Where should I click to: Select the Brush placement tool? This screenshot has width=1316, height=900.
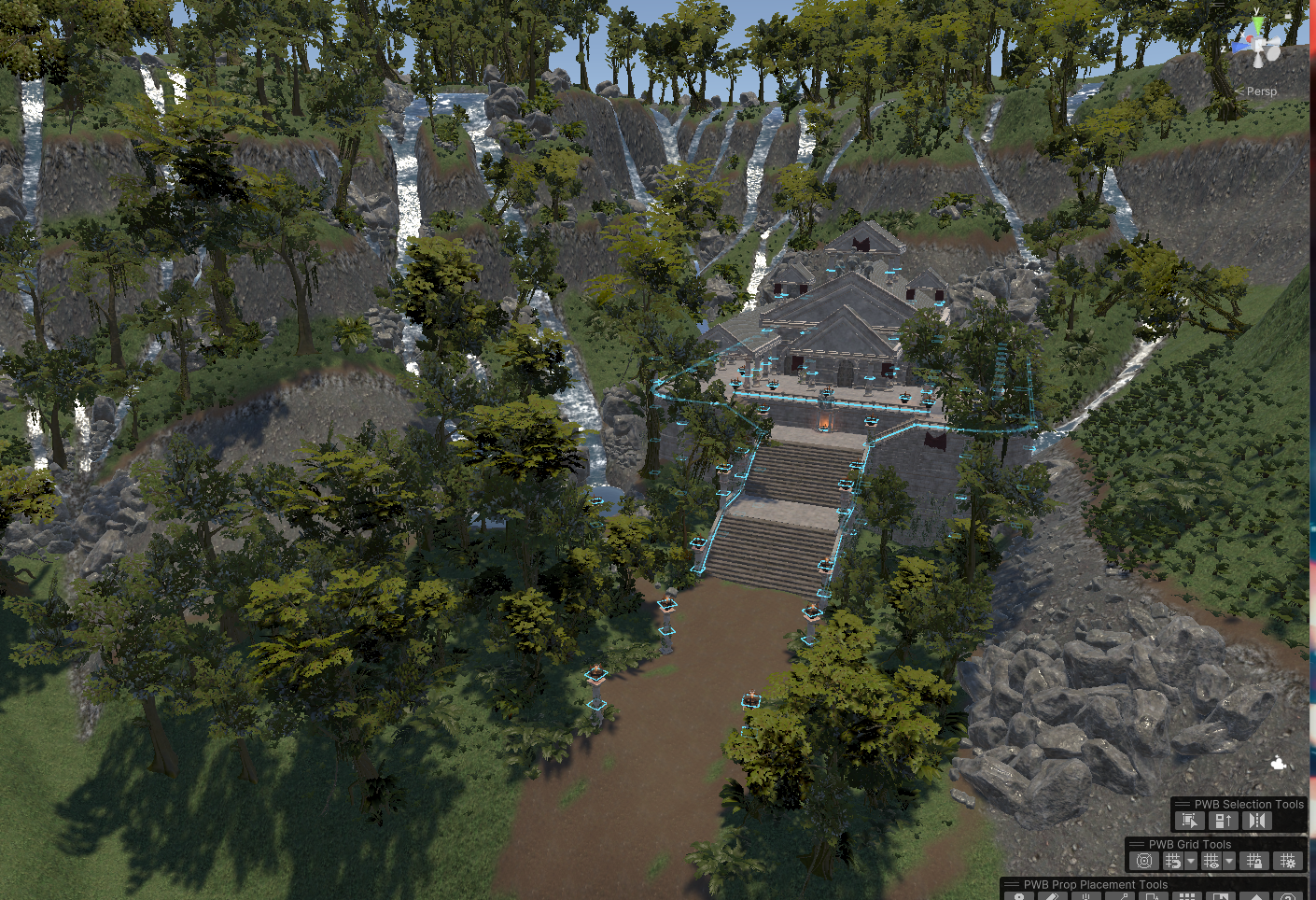click(1055, 896)
